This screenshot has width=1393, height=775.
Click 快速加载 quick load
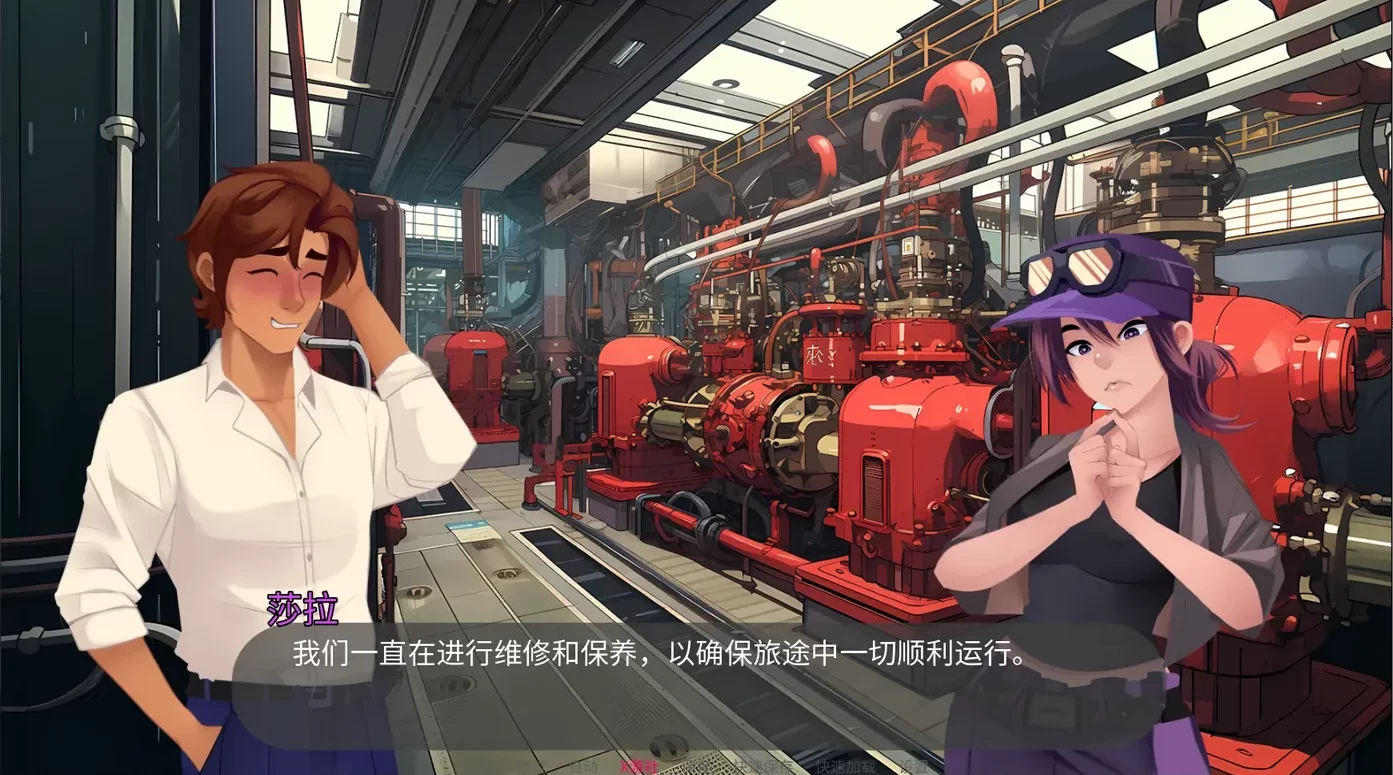point(846,767)
